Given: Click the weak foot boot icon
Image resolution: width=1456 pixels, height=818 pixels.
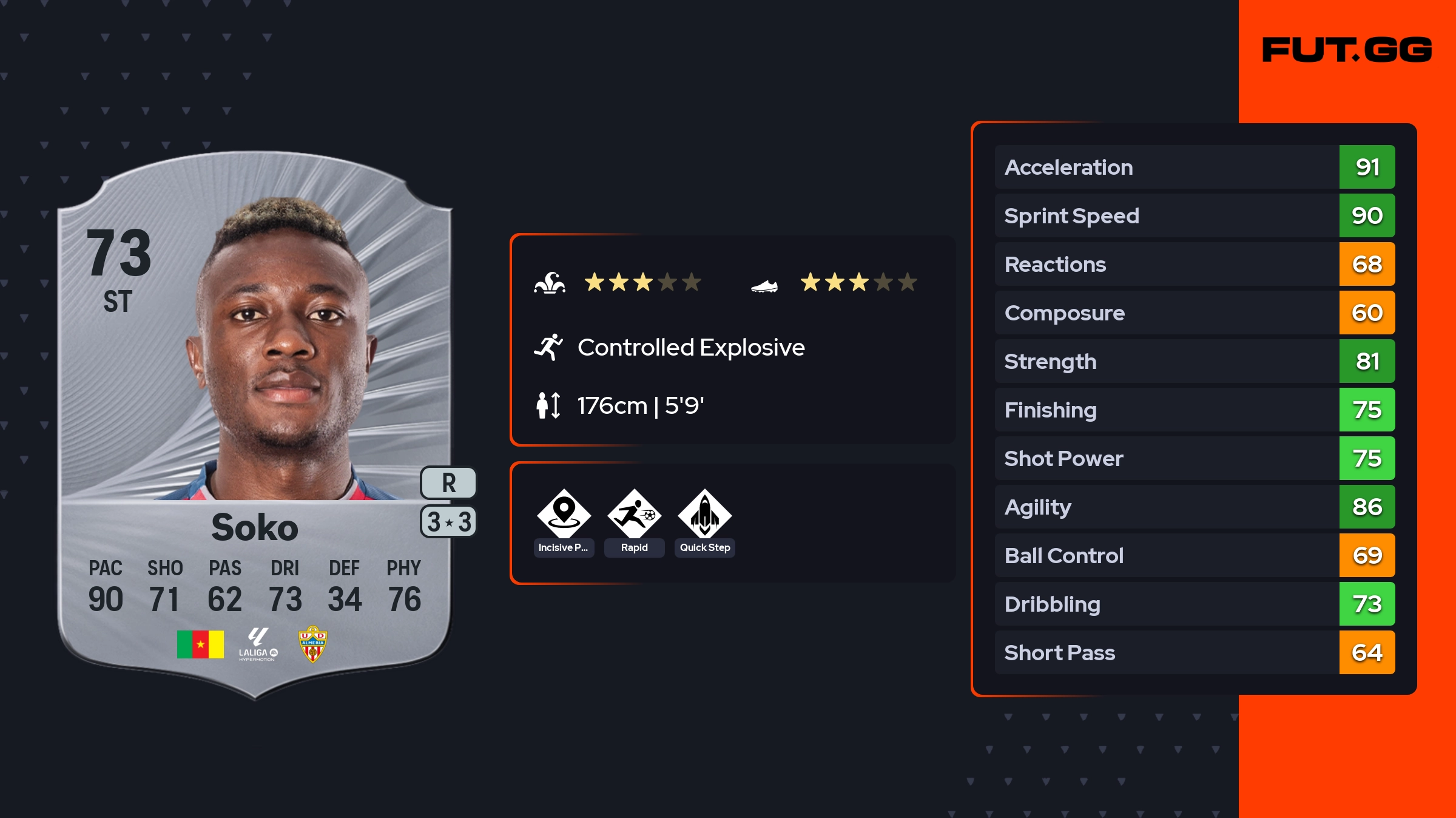Looking at the screenshot, I should tap(764, 285).
